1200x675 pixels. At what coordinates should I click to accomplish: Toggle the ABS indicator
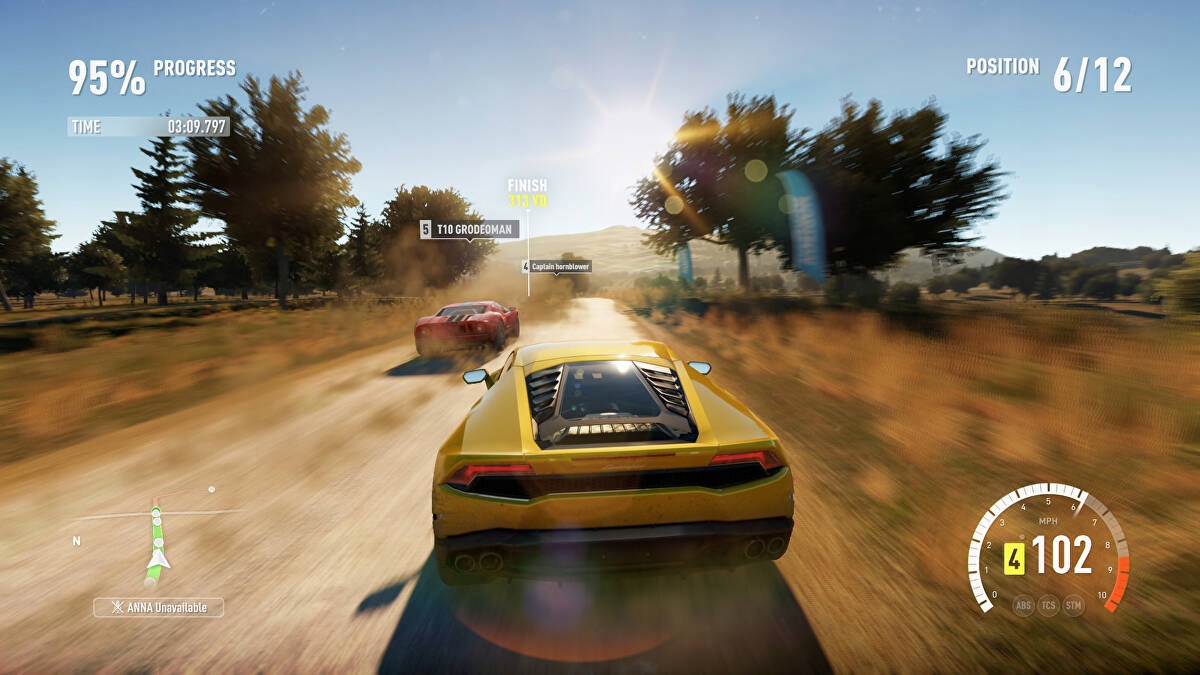click(1023, 606)
